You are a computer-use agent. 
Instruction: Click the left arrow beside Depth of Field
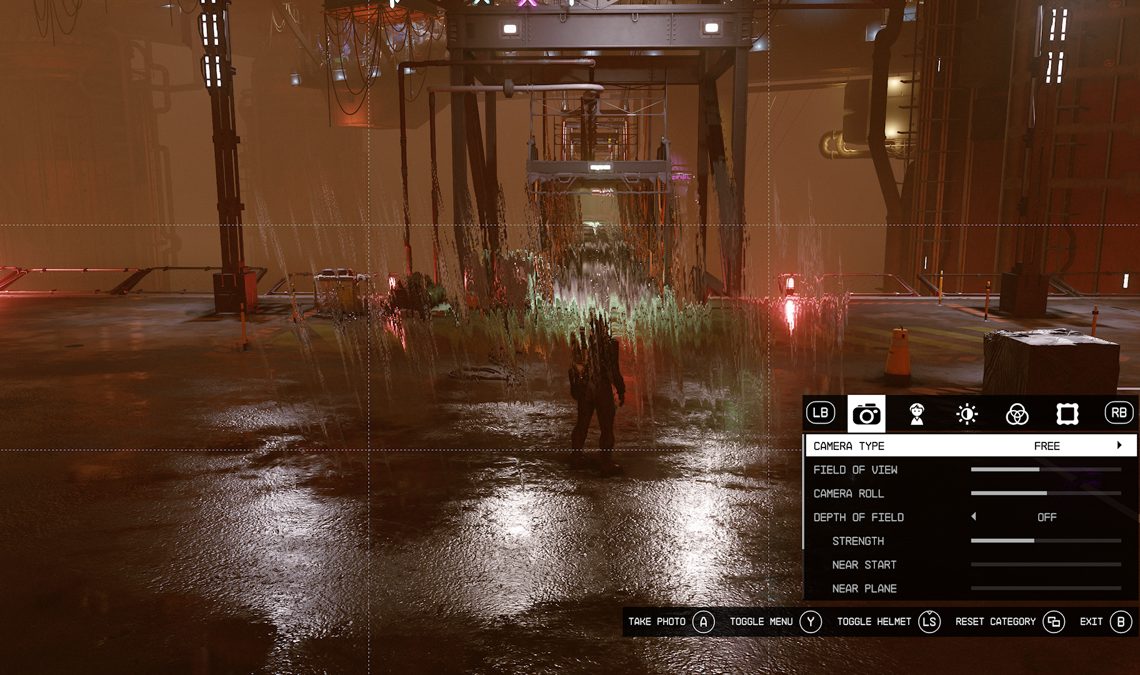[x=974, y=517]
